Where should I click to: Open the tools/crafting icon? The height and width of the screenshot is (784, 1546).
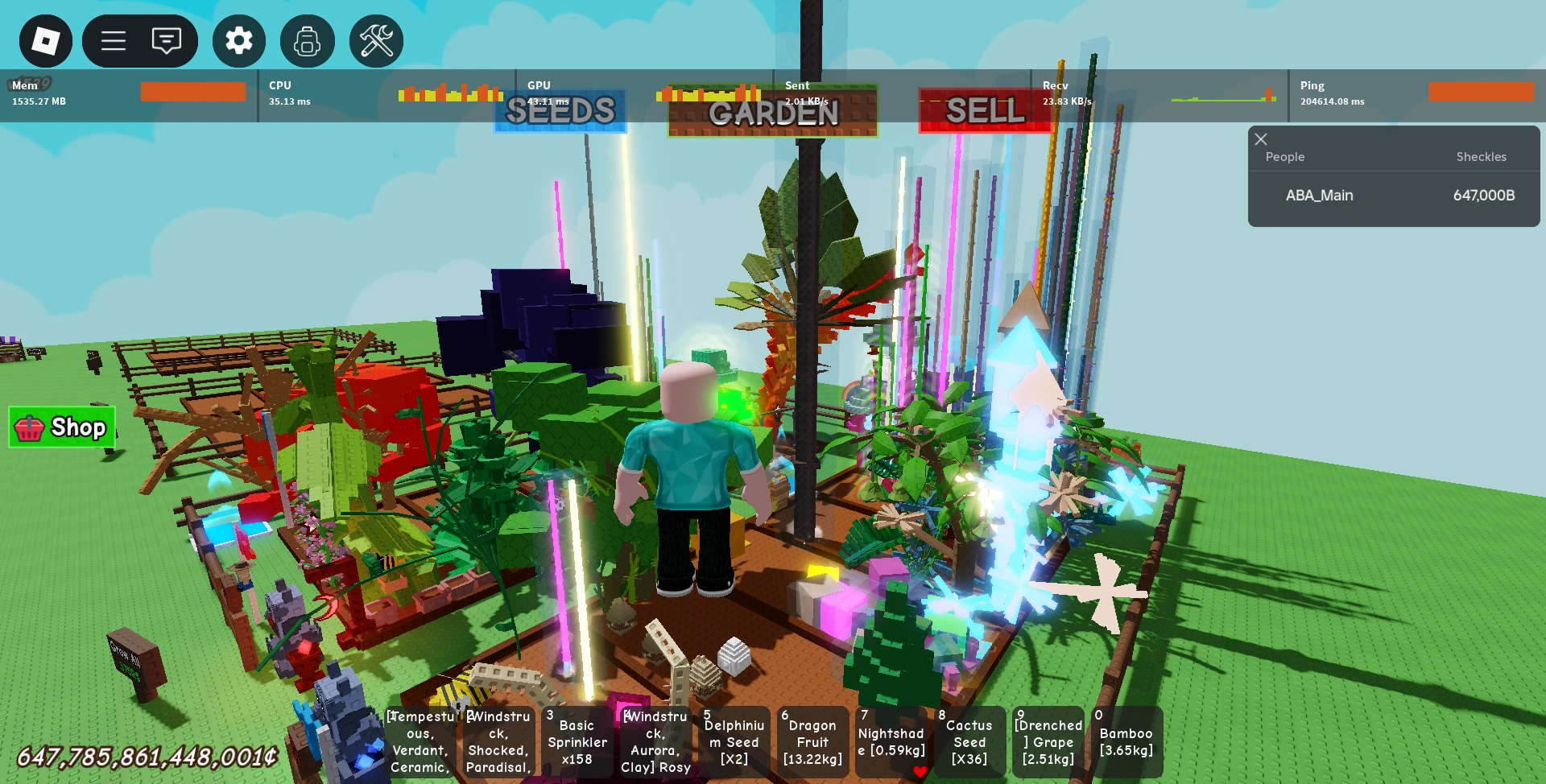point(375,40)
